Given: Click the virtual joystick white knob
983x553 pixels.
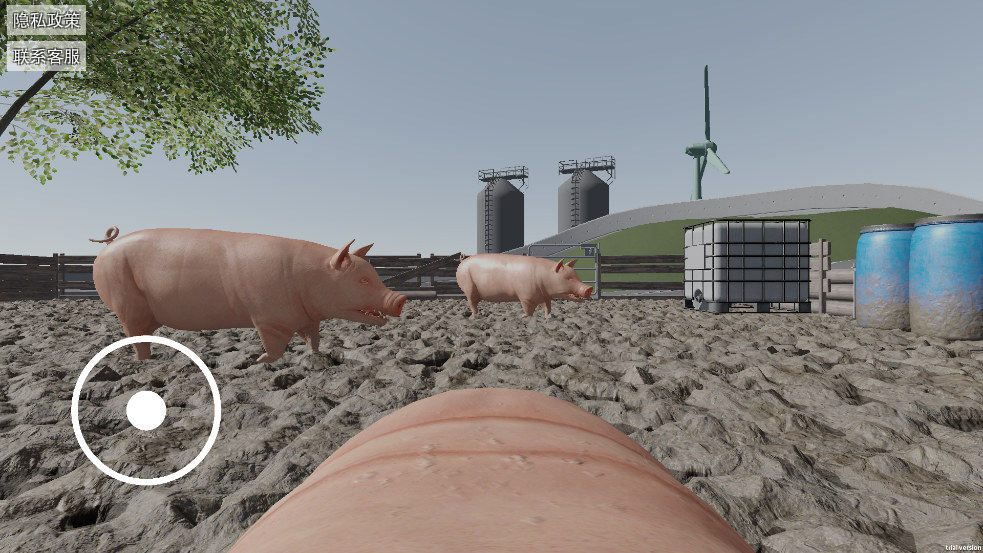Looking at the screenshot, I should click(146, 410).
